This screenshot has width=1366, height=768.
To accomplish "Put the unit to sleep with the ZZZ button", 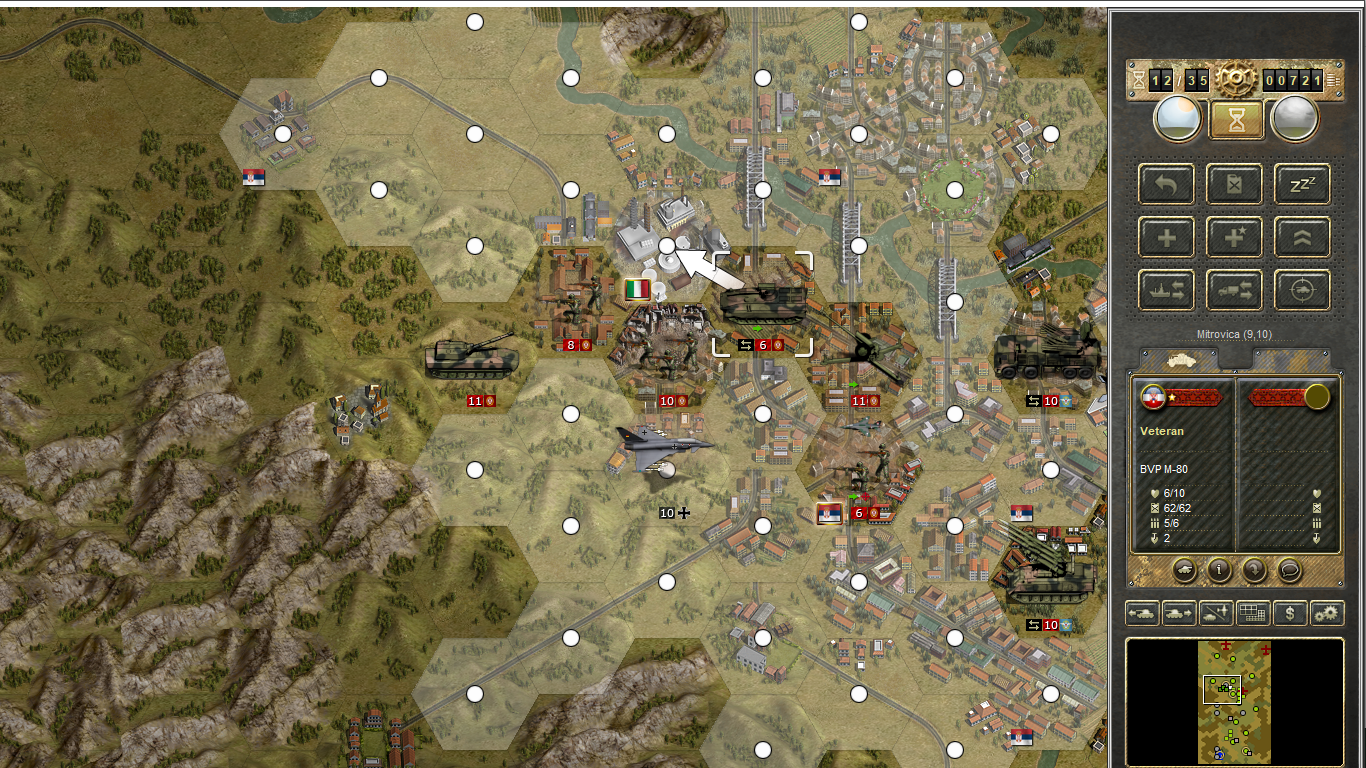I will coord(1302,184).
